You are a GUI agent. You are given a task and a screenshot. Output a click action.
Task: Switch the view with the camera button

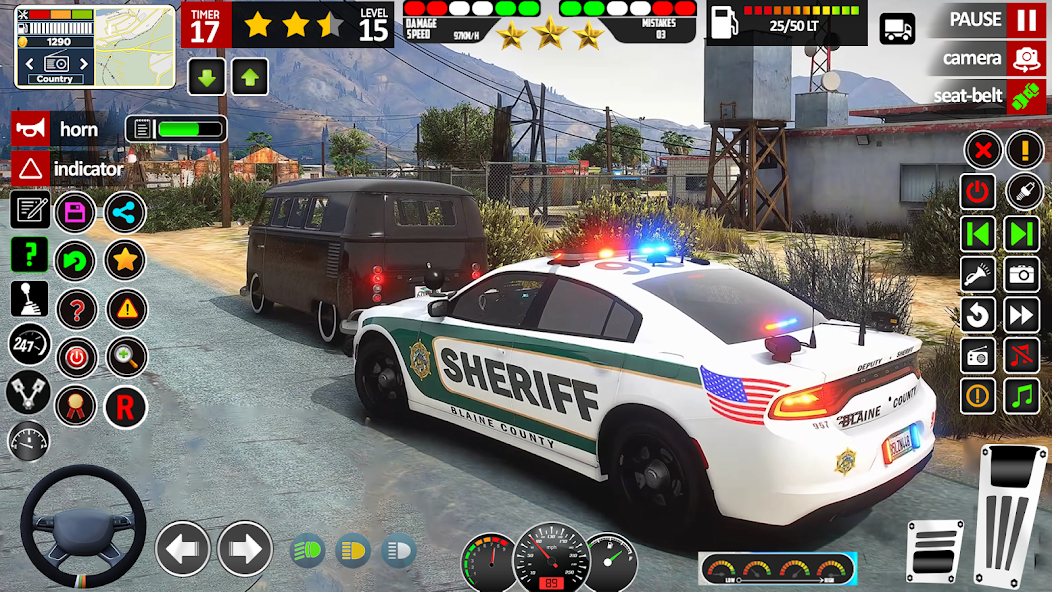click(1026, 59)
